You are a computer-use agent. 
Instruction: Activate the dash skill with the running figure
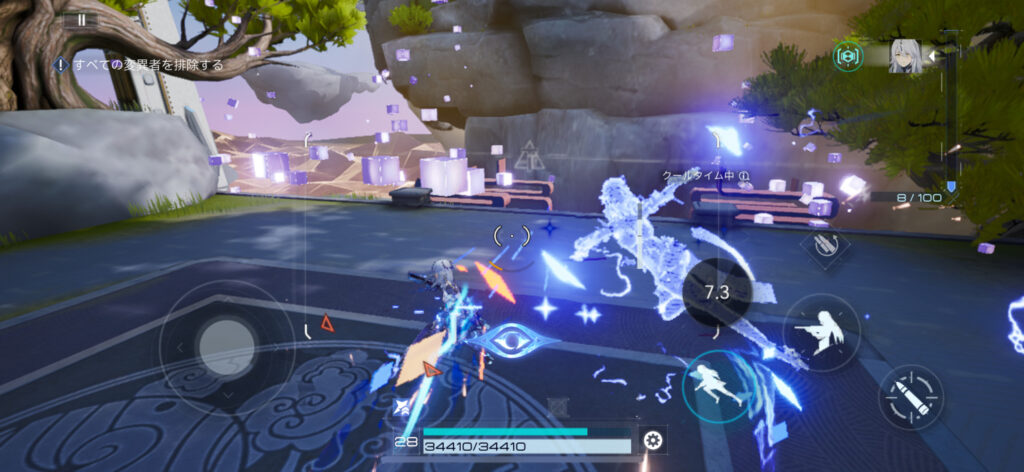[x=718, y=386]
